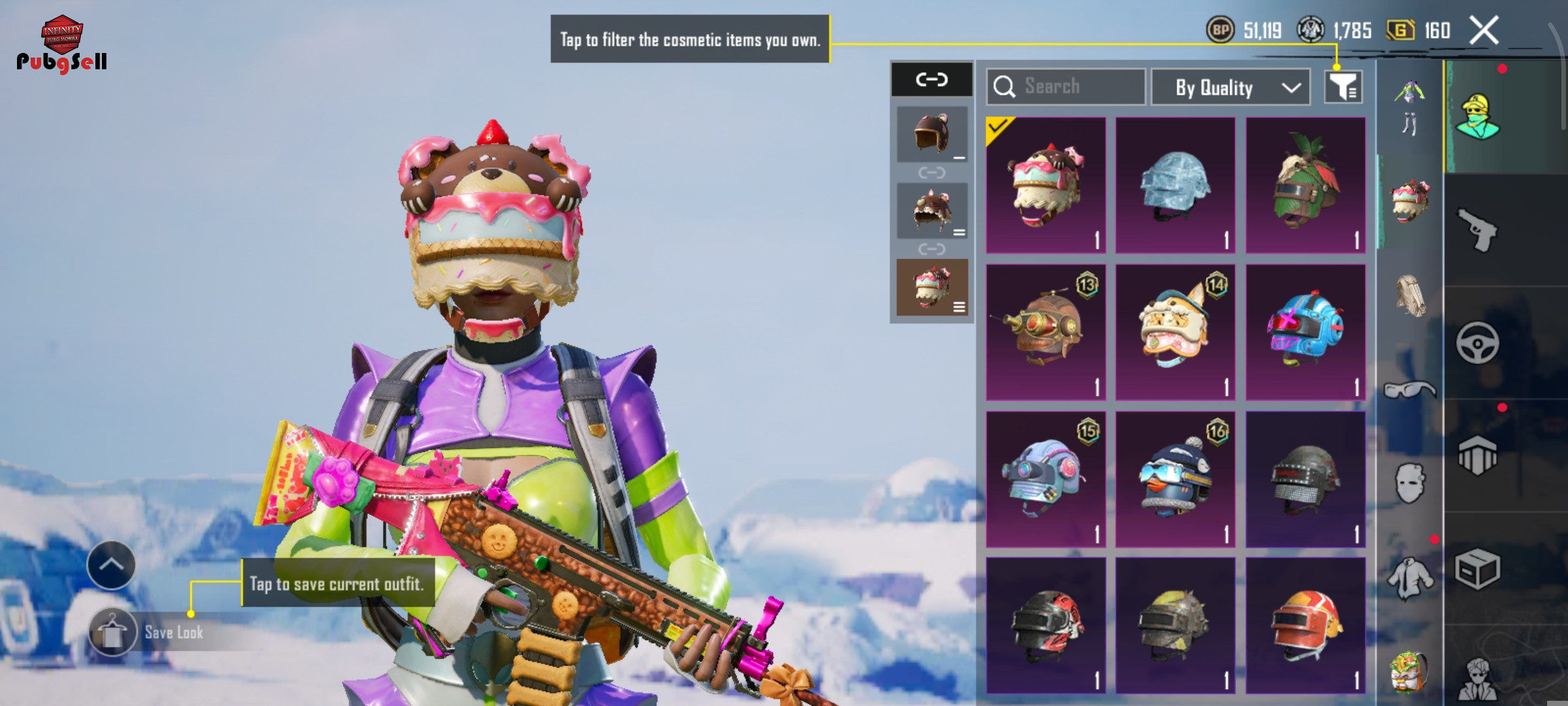
Task: Choose the ice glacier helmet
Action: pos(1175,185)
